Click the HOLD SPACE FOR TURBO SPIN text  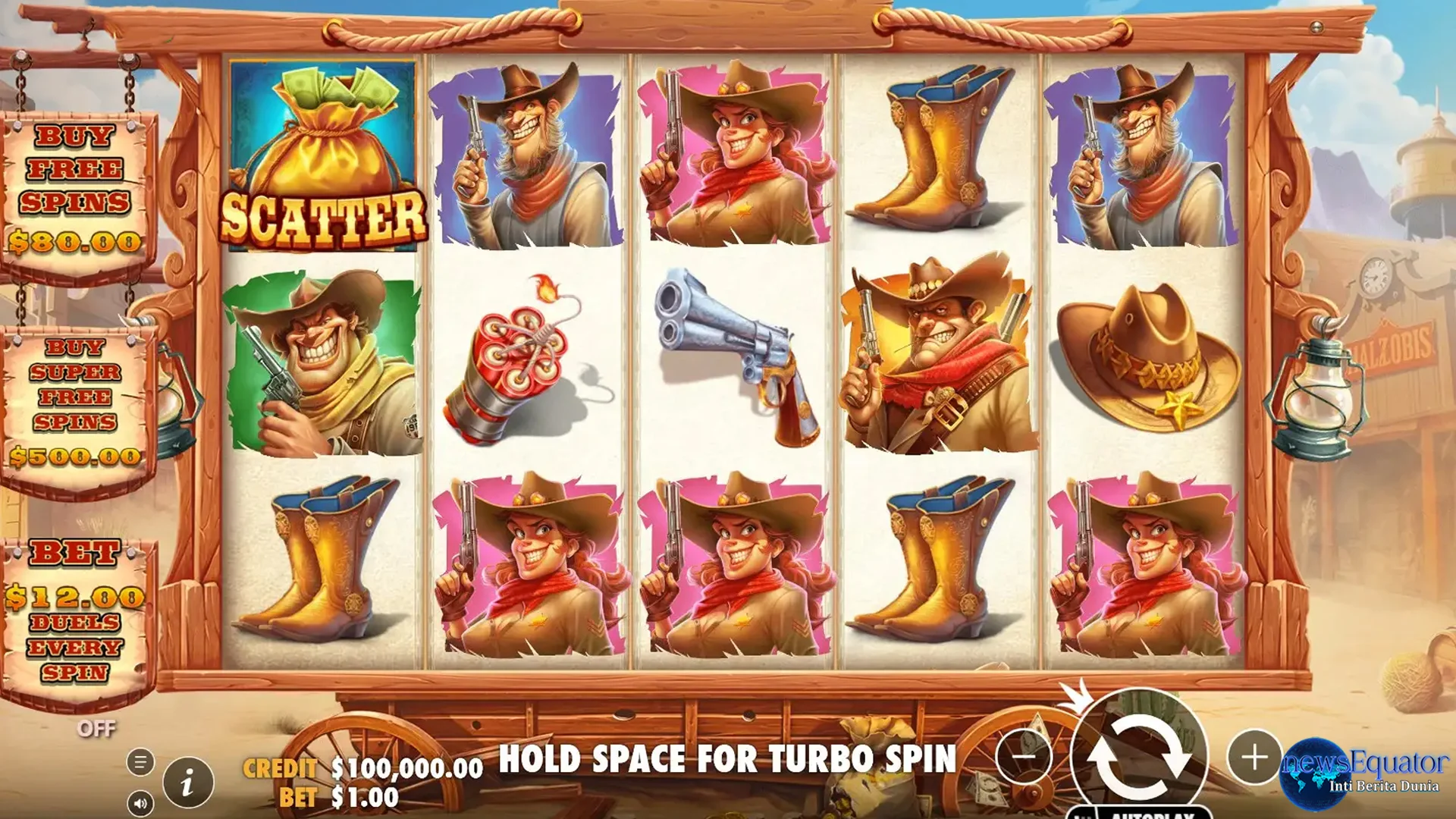[x=728, y=758]
